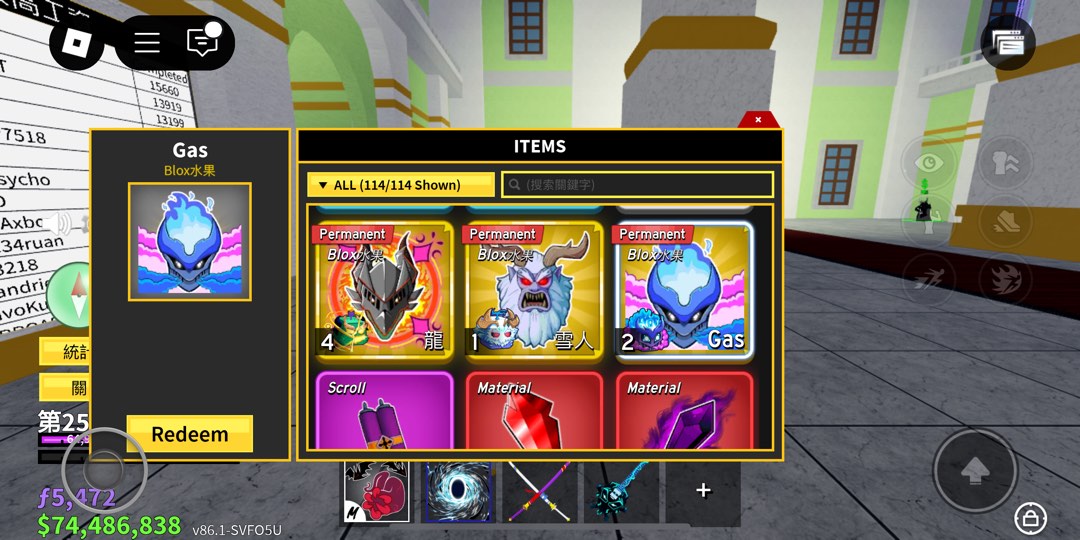
Task: Select the crossed swords hotbar slot
Action: [x=540, y=492]
